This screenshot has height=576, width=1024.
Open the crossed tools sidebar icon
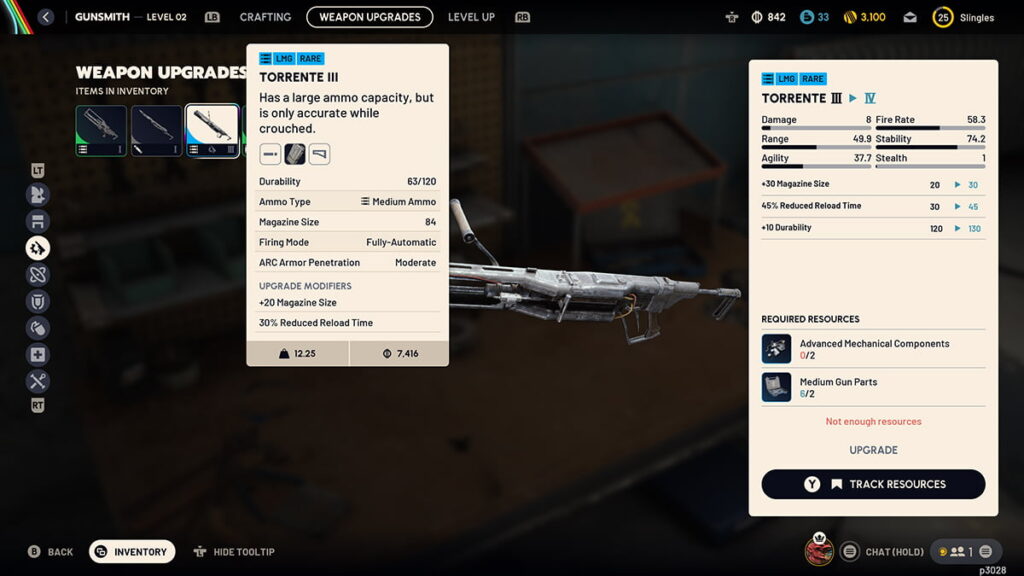tap(38, 381)
